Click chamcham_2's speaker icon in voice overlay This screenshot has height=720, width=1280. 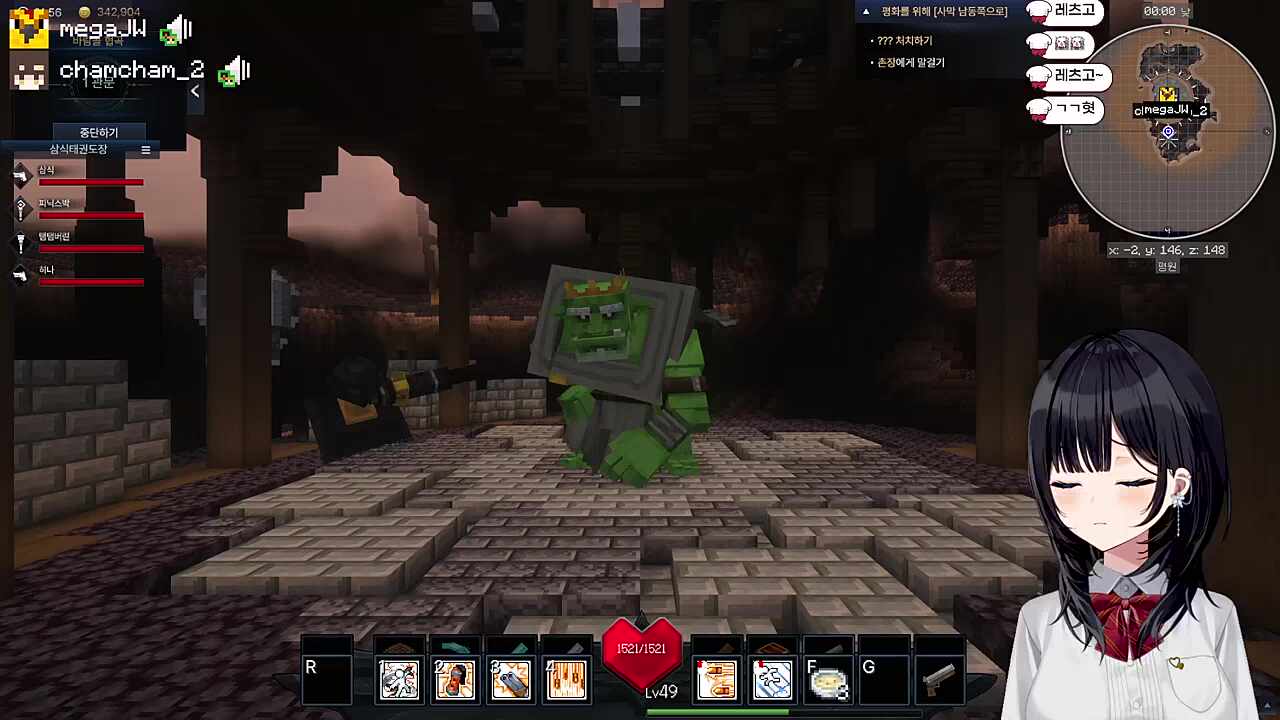click(235, 71)
